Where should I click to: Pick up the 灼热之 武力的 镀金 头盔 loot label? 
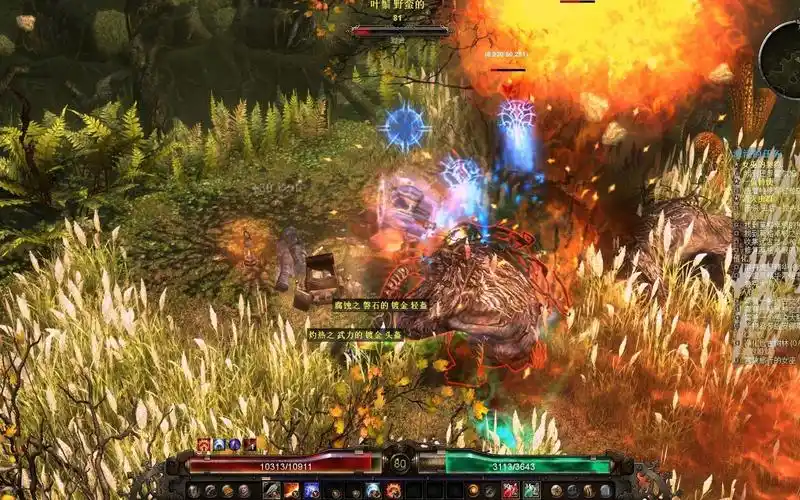(355, 335)
